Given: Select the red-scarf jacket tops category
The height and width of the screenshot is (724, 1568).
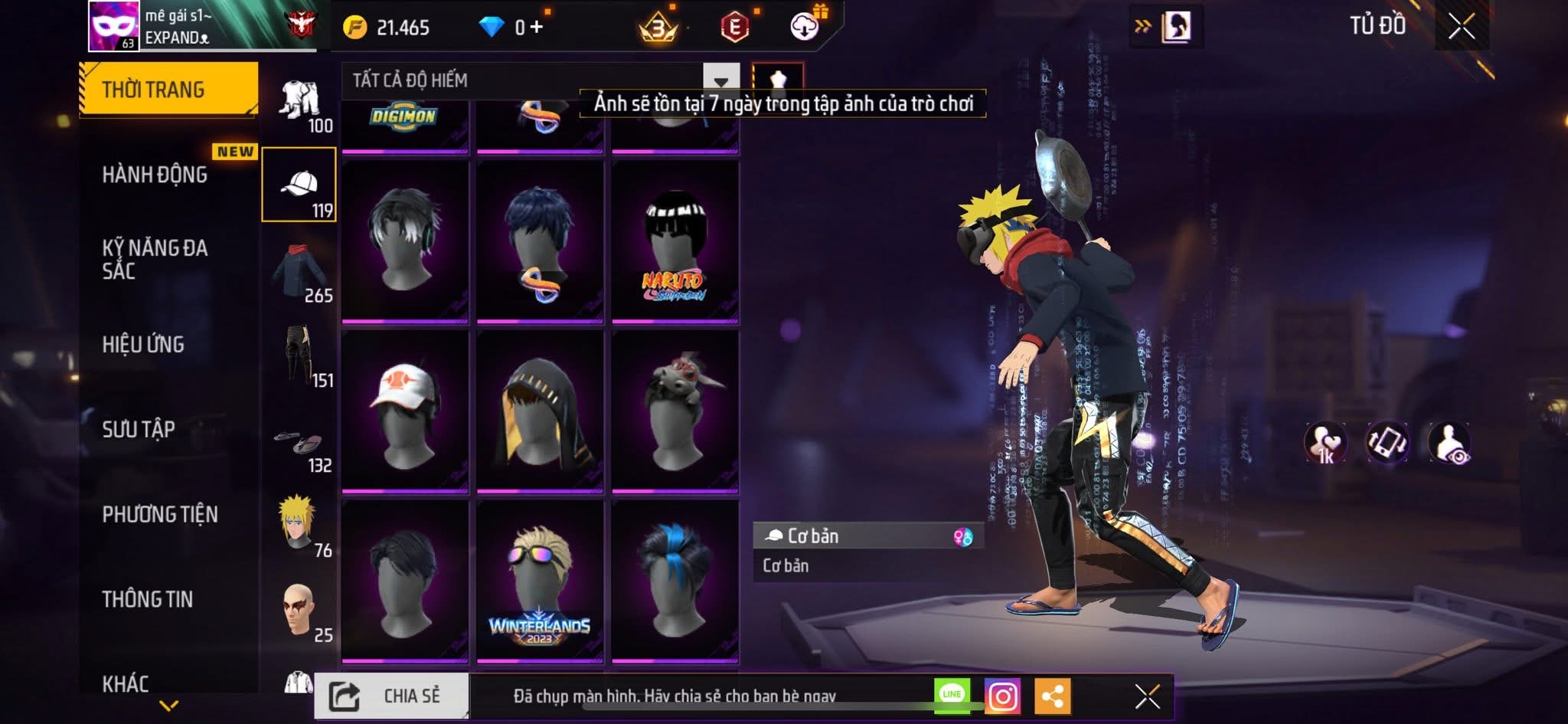Looking at the screenshot, I should point(299,272).
